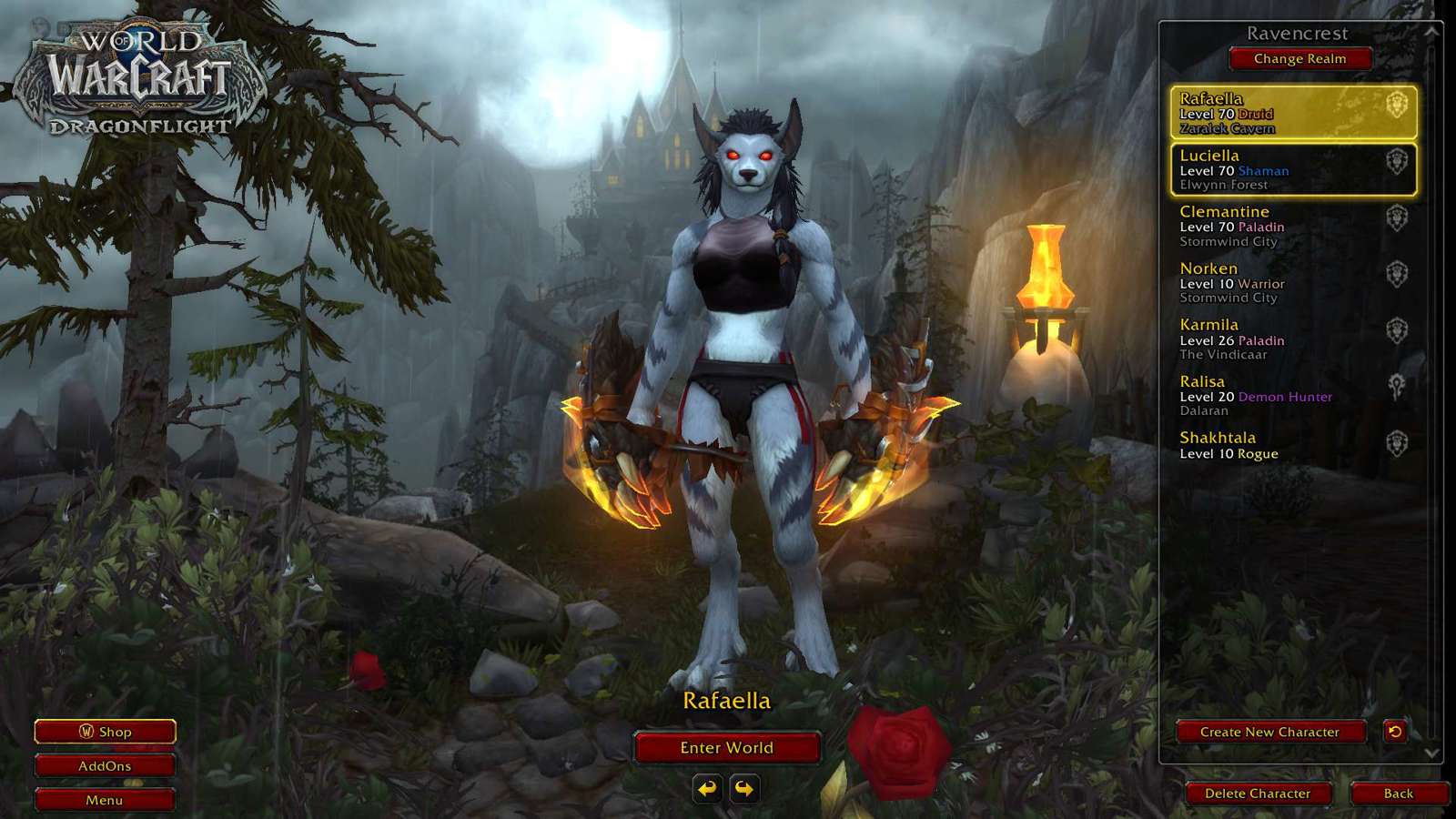The height and width of the screenshot is (819, 1456).
Task: Select Luciella the Shaman
Action: (x=1292, y=169)
